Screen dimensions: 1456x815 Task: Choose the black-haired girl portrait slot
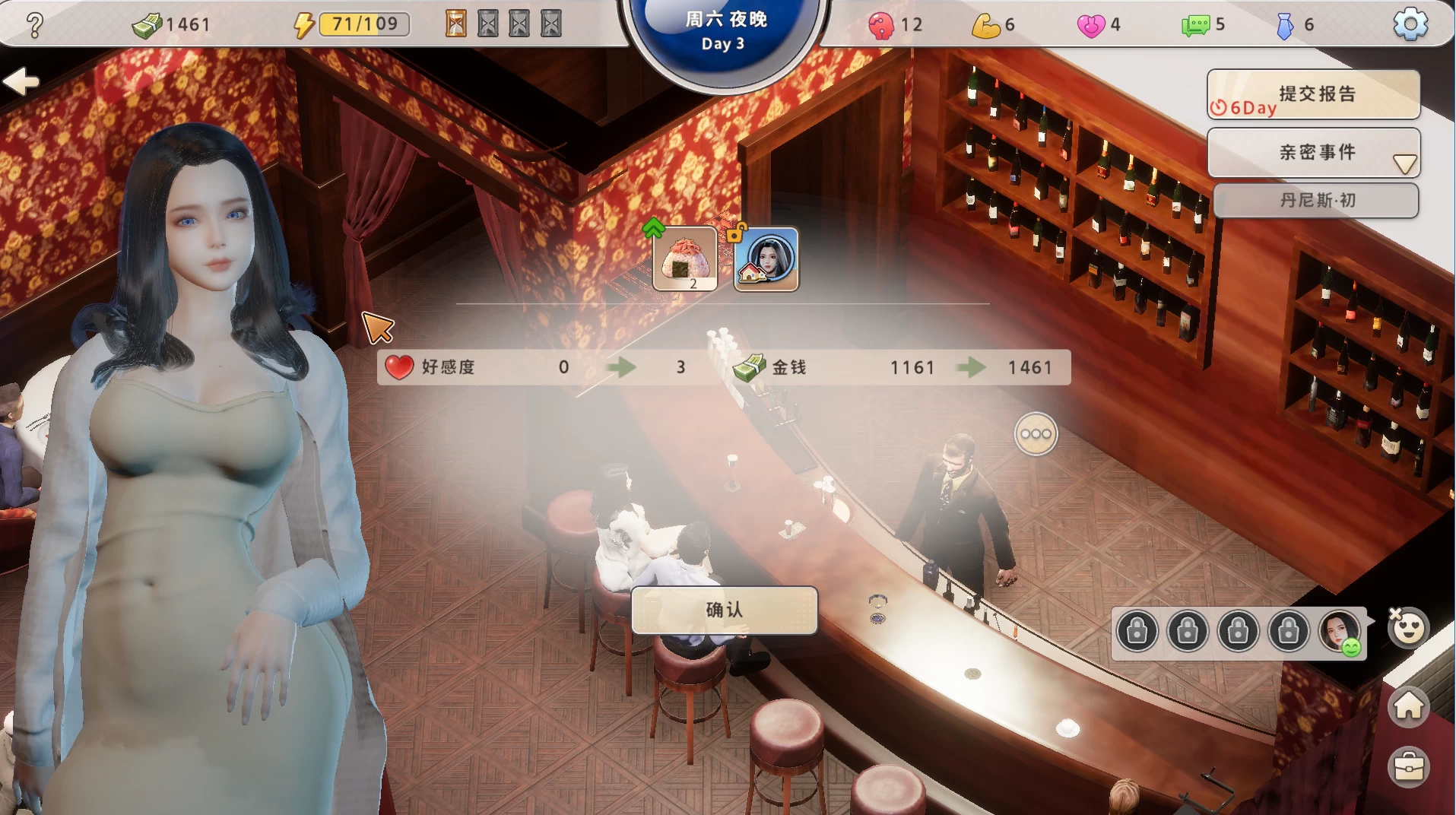1339,630
